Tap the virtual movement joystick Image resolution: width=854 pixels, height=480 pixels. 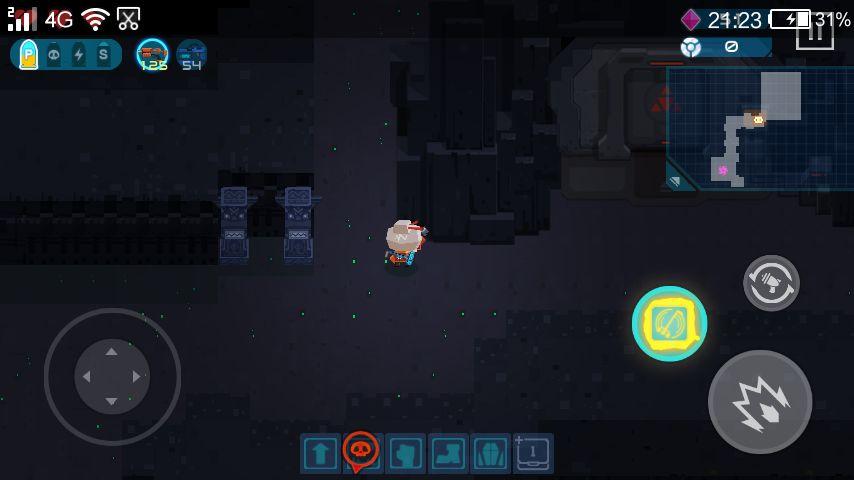pyautogui.click(x=112, y=376)
